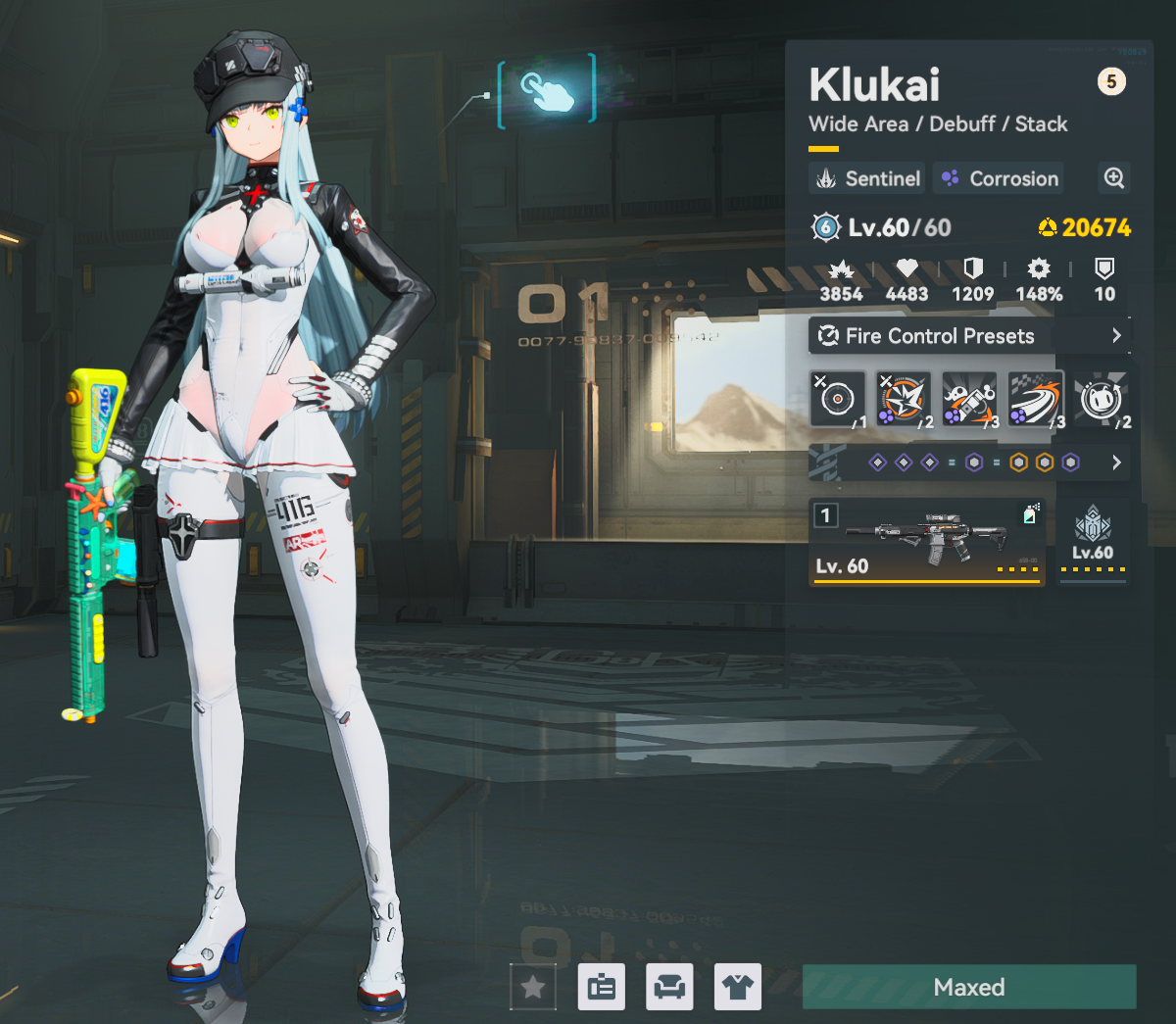Show the Sentinel class details
Viewport: 1176px width, 1024px height.
(868, 178)
